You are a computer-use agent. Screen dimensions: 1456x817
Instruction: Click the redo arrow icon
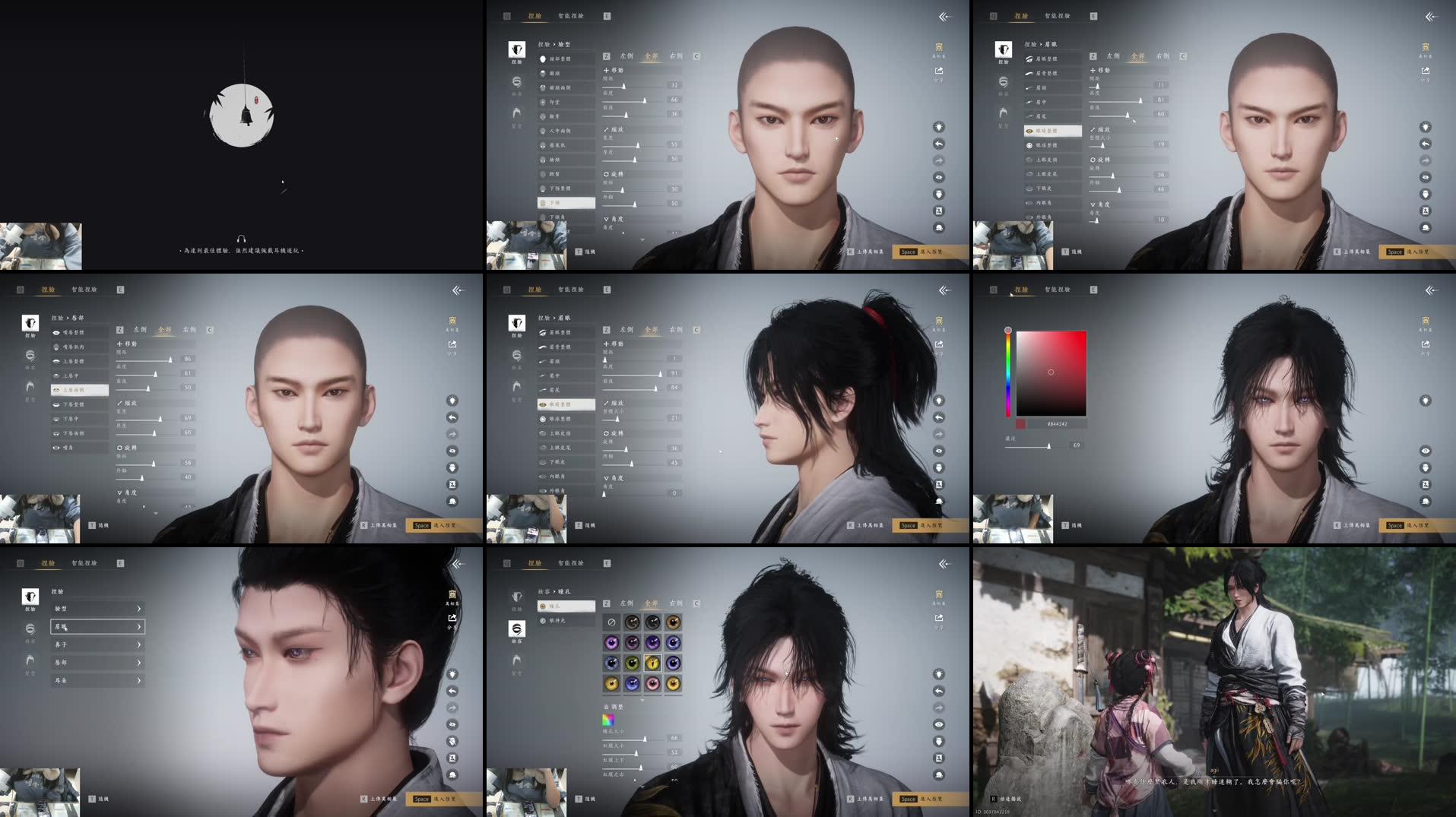point(939,160)
